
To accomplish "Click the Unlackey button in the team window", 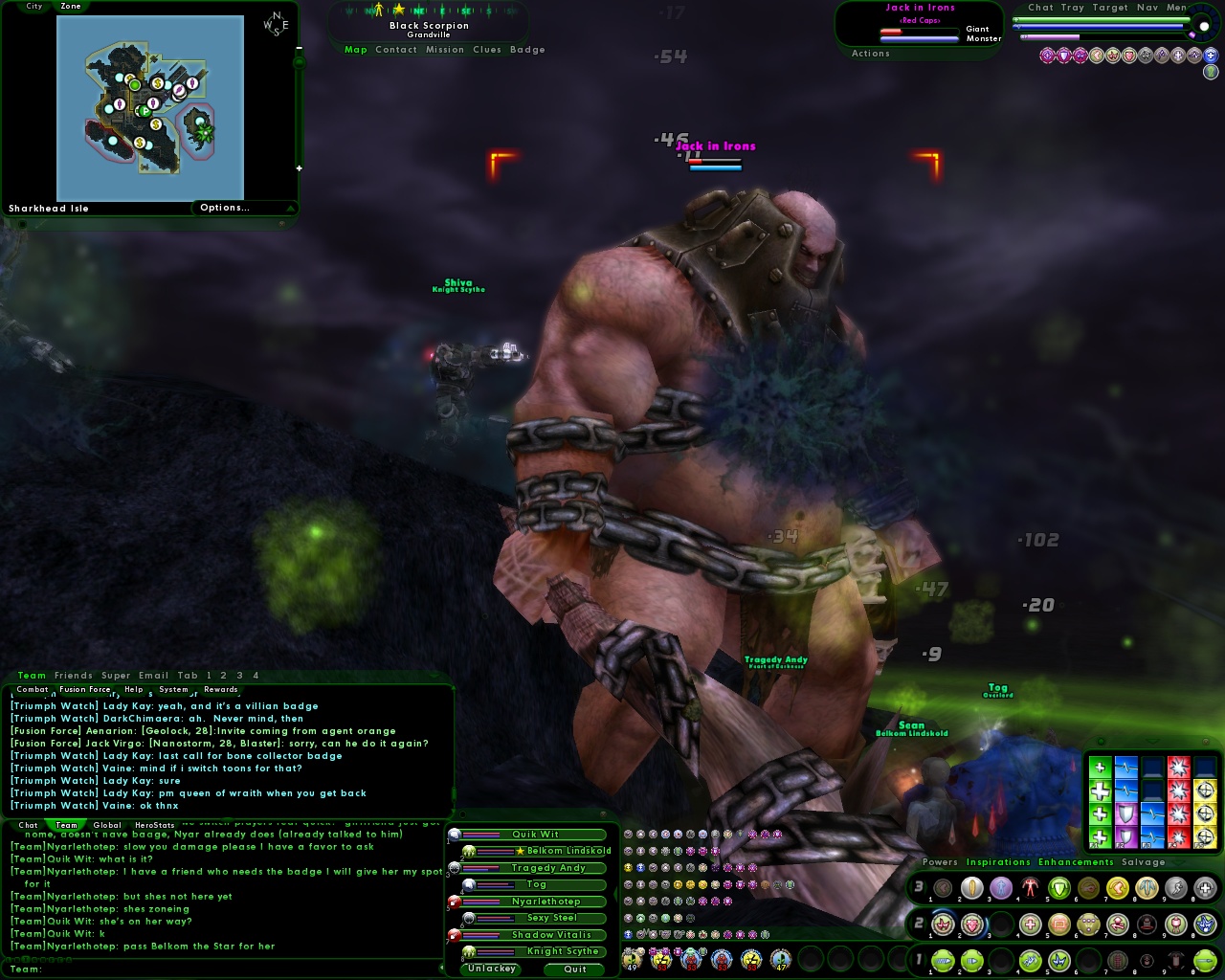I will click(x=490, y=969).
